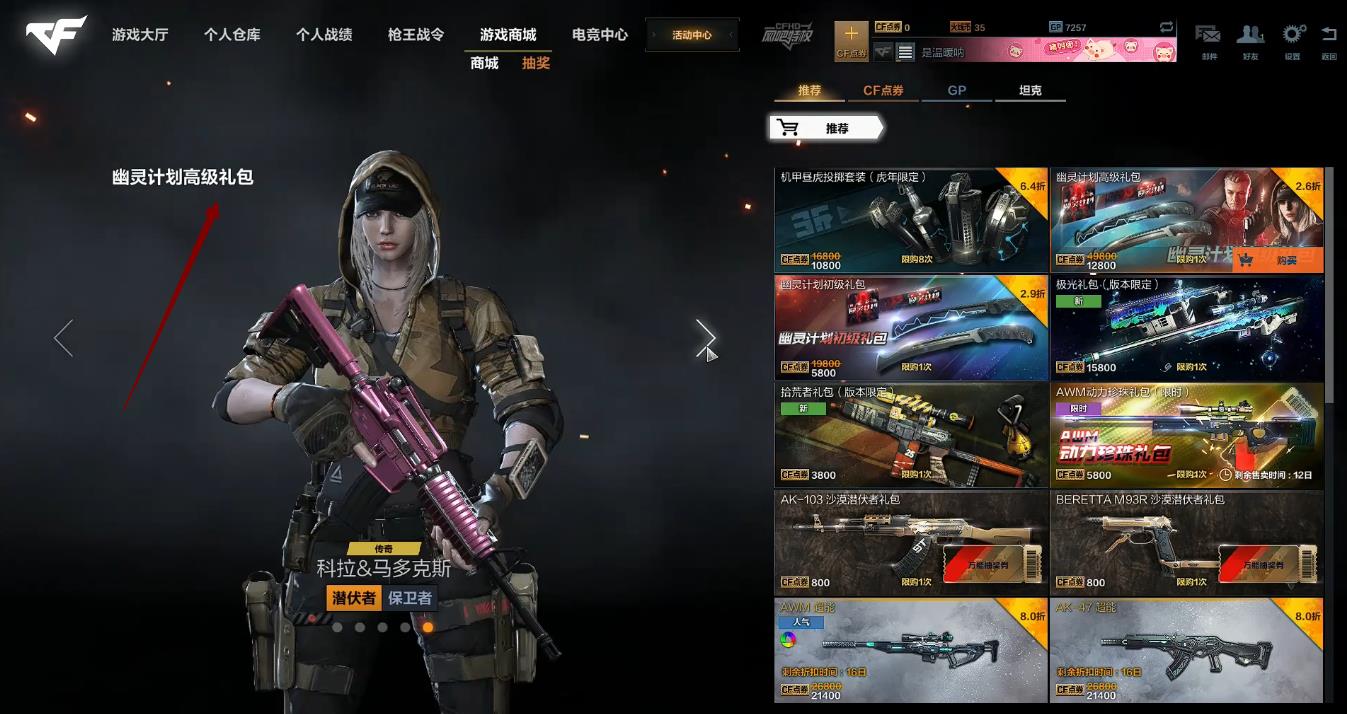1347x714 pixels.
Task: Choose the 保卫者 faction toggle
Action: point(410,598)
